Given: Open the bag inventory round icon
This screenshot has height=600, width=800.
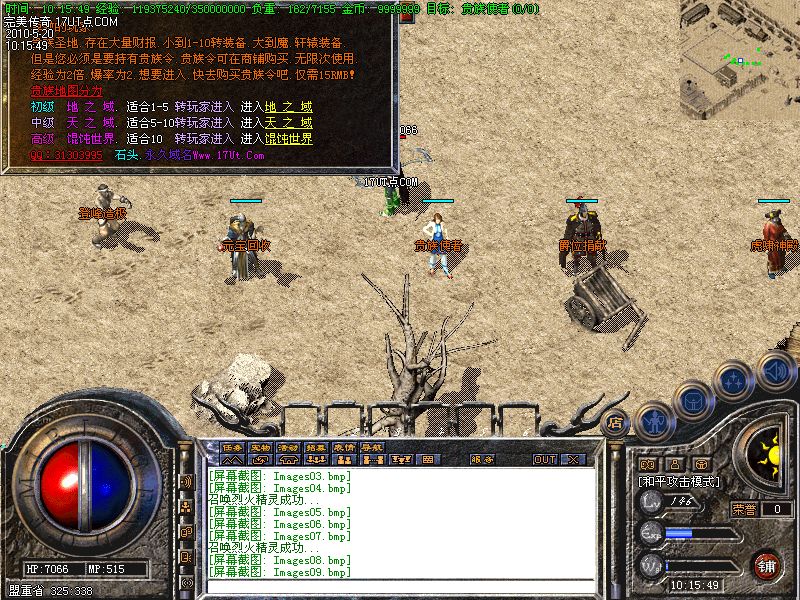Looking at the screenshot, I should (x=692, y=400).
